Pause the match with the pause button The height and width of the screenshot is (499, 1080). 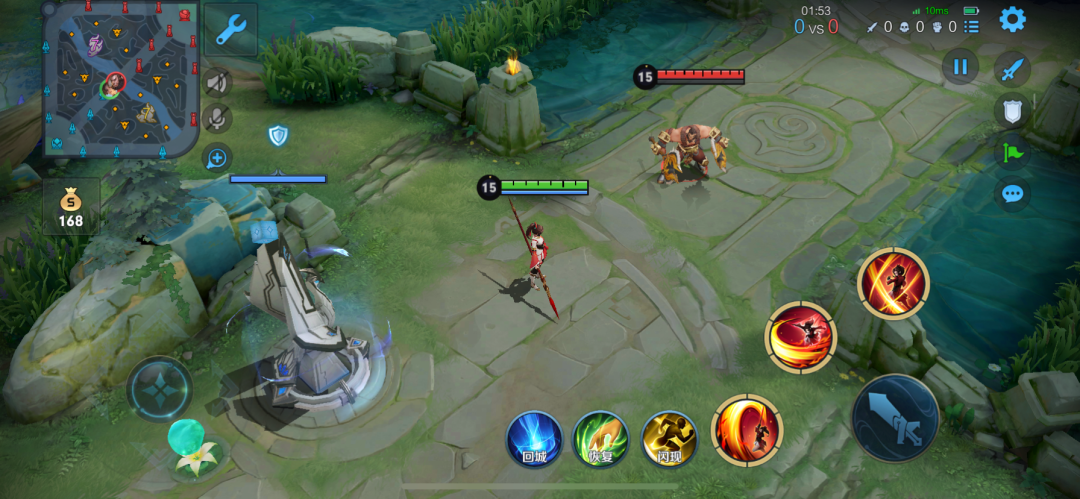[x=960, y=67]
